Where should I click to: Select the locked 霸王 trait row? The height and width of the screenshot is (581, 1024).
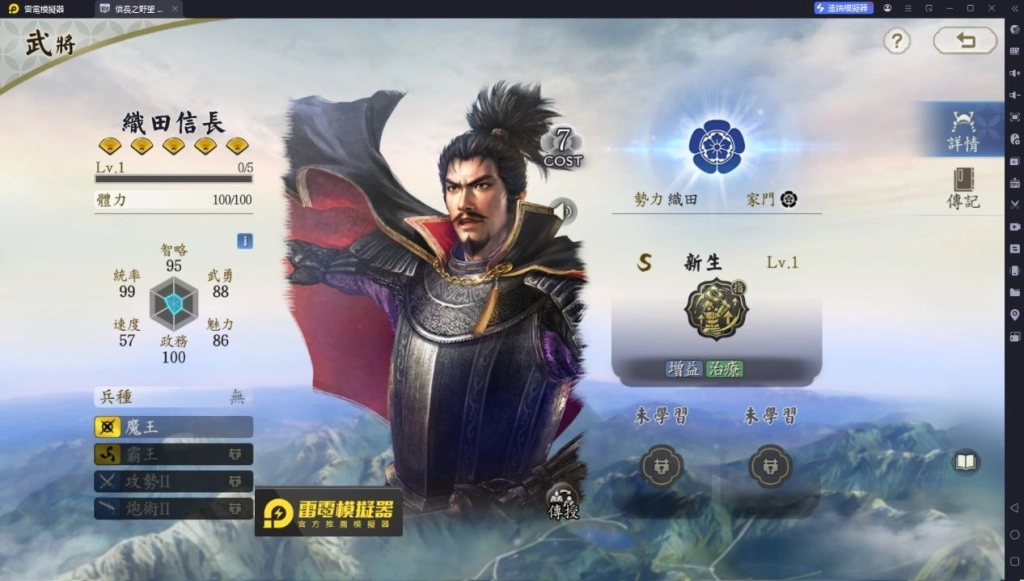[x=173, y=454]
